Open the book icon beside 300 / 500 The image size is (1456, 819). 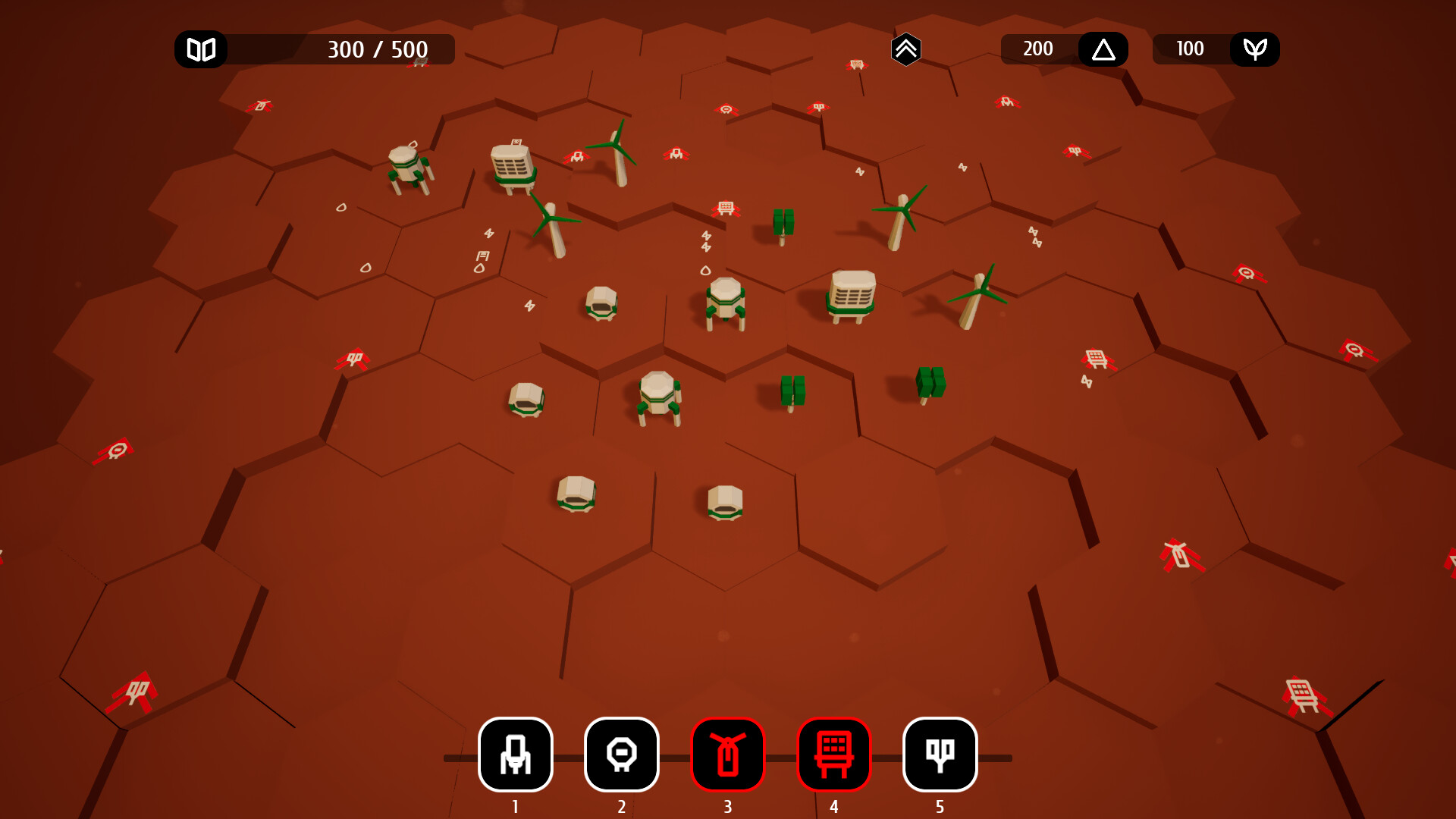201,49
